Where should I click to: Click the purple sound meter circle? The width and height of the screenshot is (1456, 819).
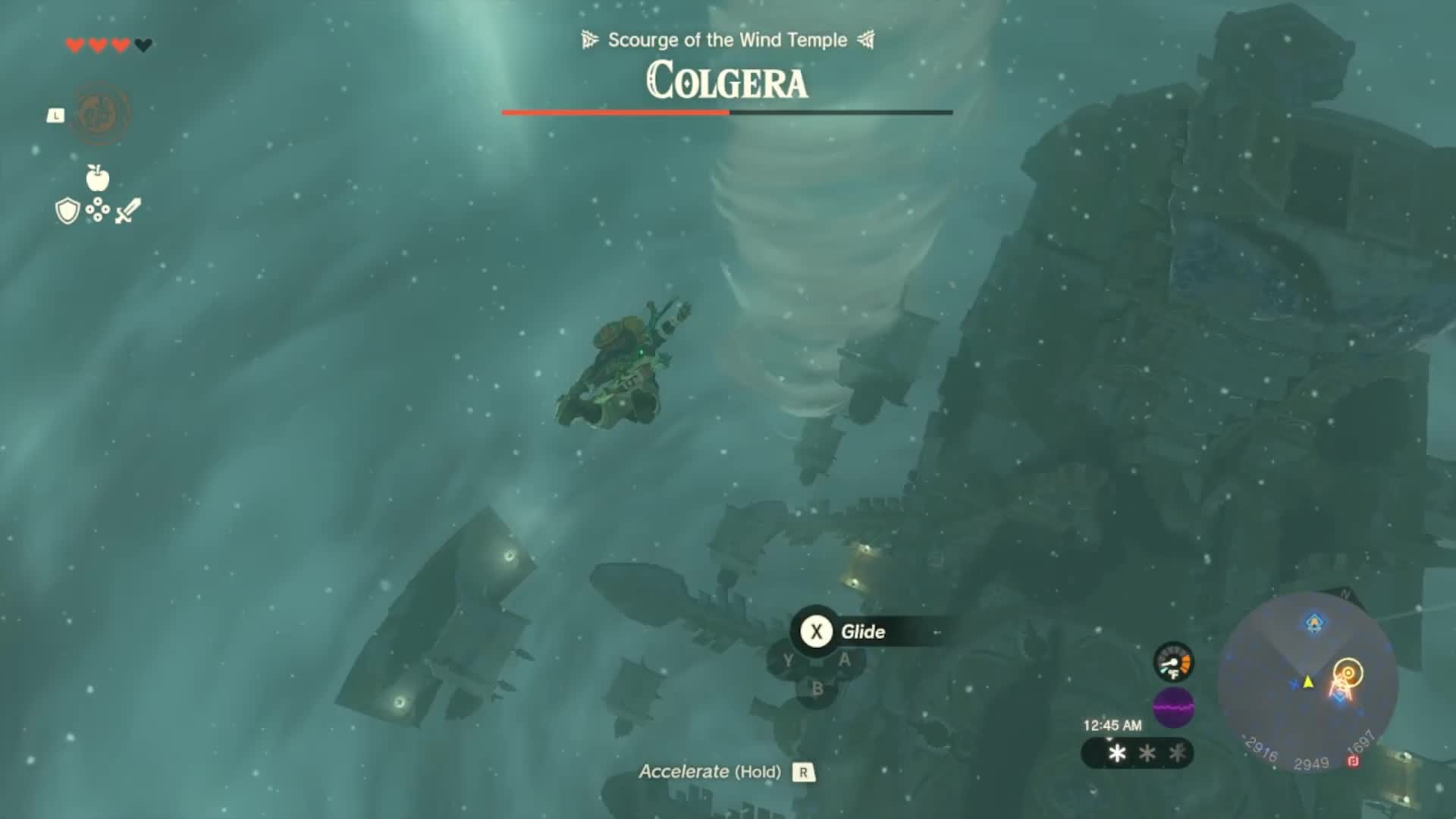[x=1173, y=708]
